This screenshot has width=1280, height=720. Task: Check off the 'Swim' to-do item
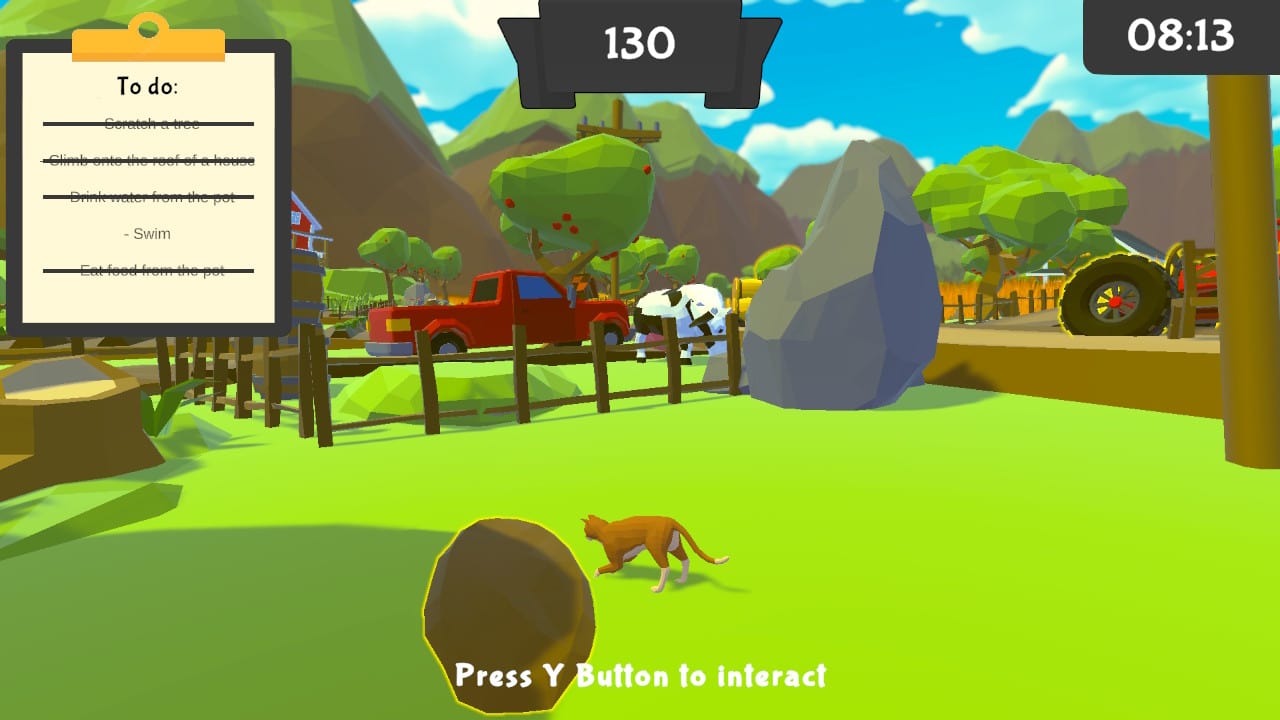(146, 233)
